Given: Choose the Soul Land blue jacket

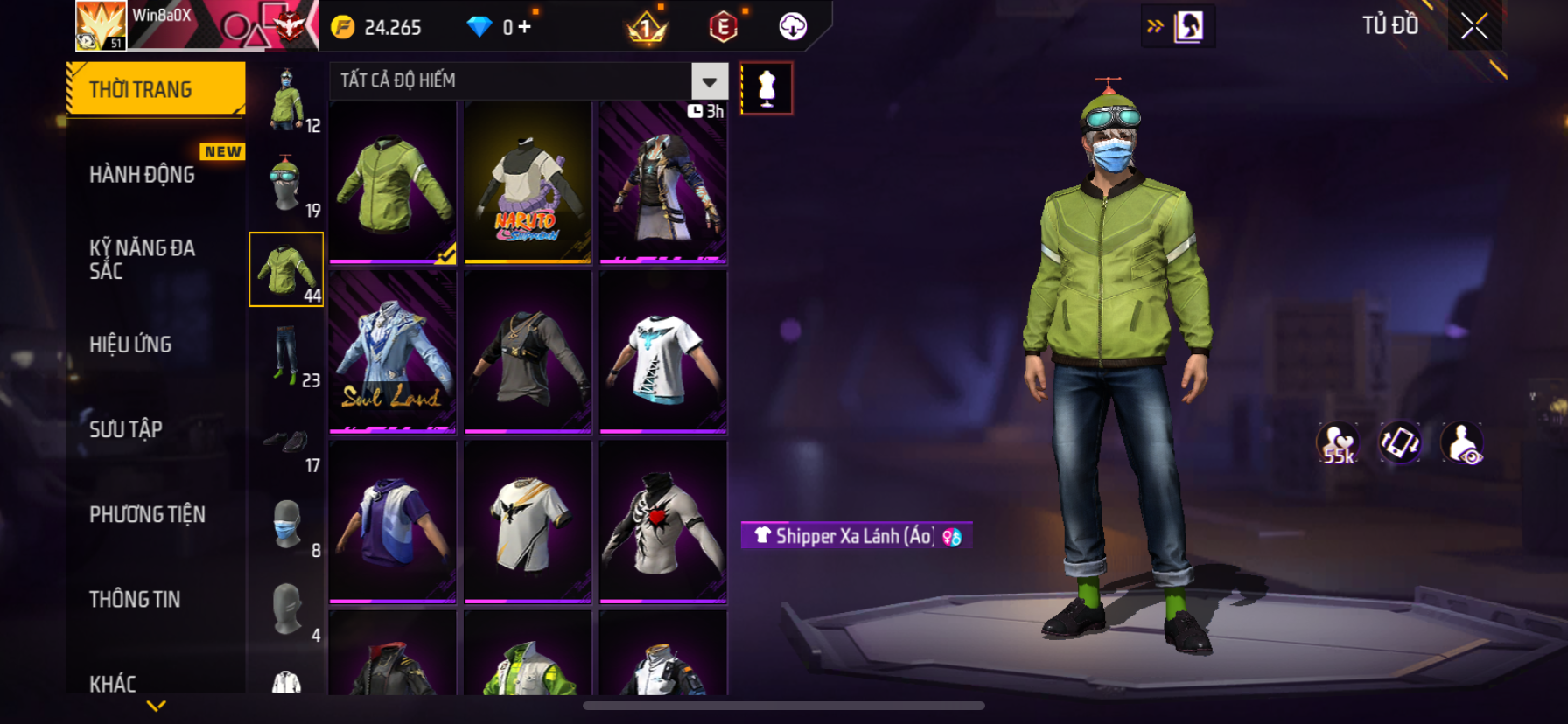Looking at the screenshot, I should coord(393,352).
